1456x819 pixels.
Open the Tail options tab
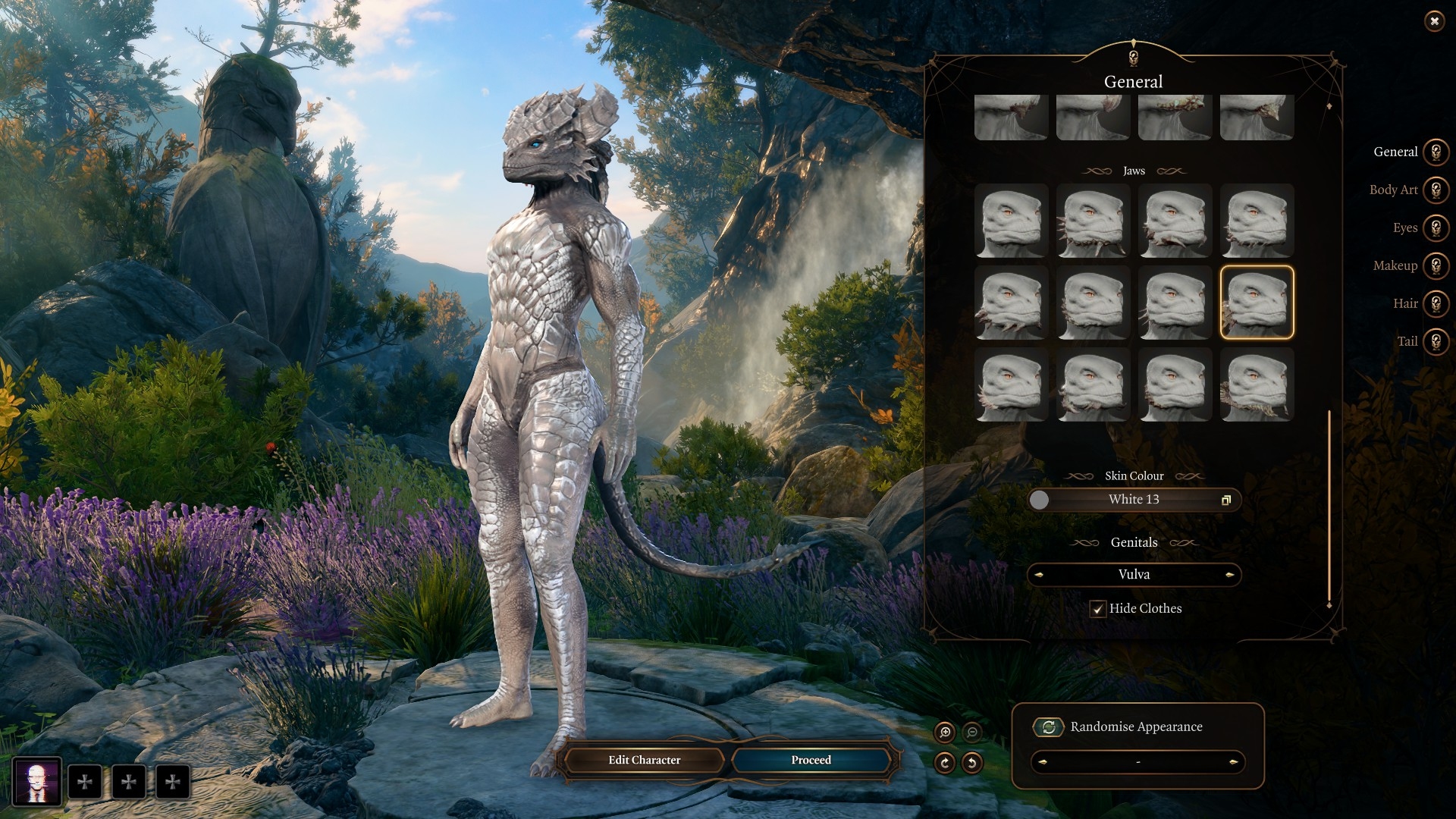(x=1436, y=341)
